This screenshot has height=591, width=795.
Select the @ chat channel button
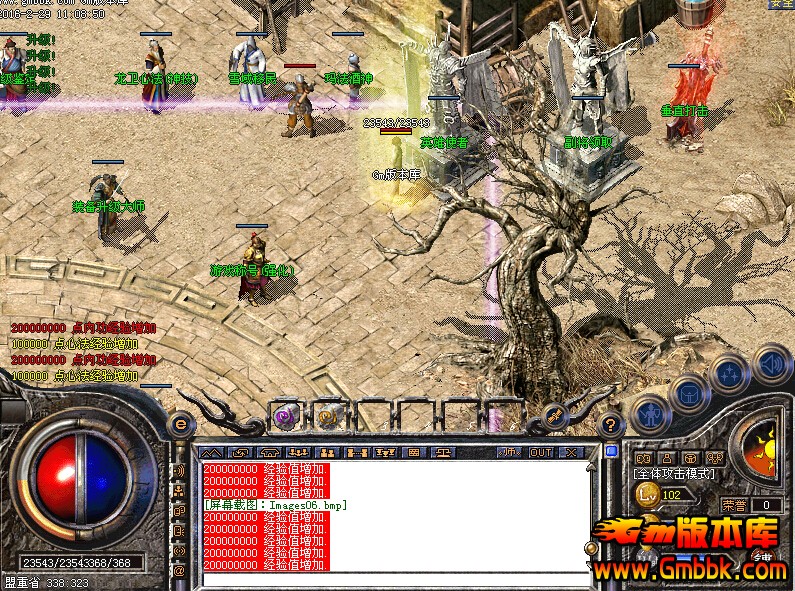(x=180, y=570)
